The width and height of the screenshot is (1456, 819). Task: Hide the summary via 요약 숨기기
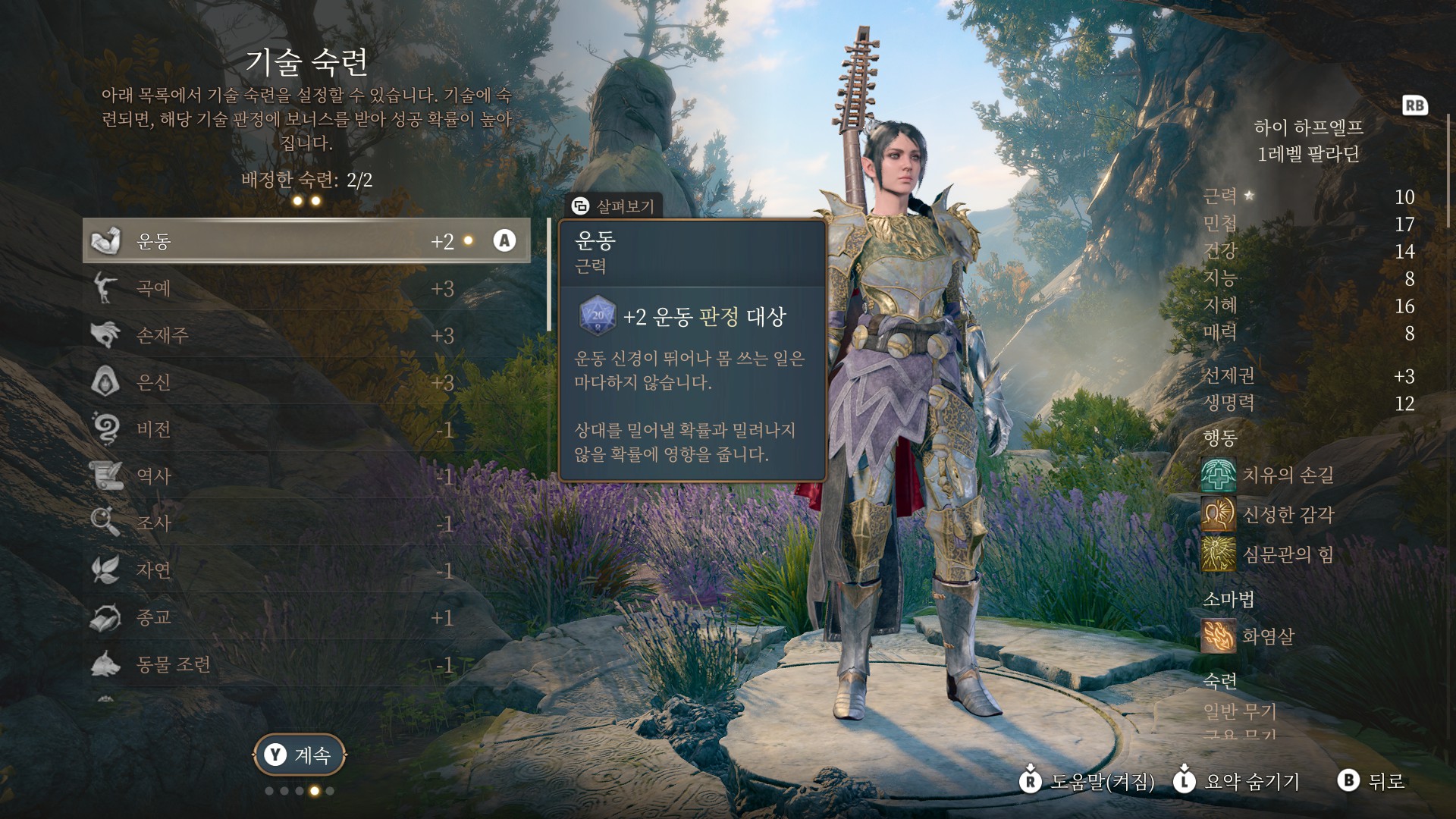pos(1238,781)
